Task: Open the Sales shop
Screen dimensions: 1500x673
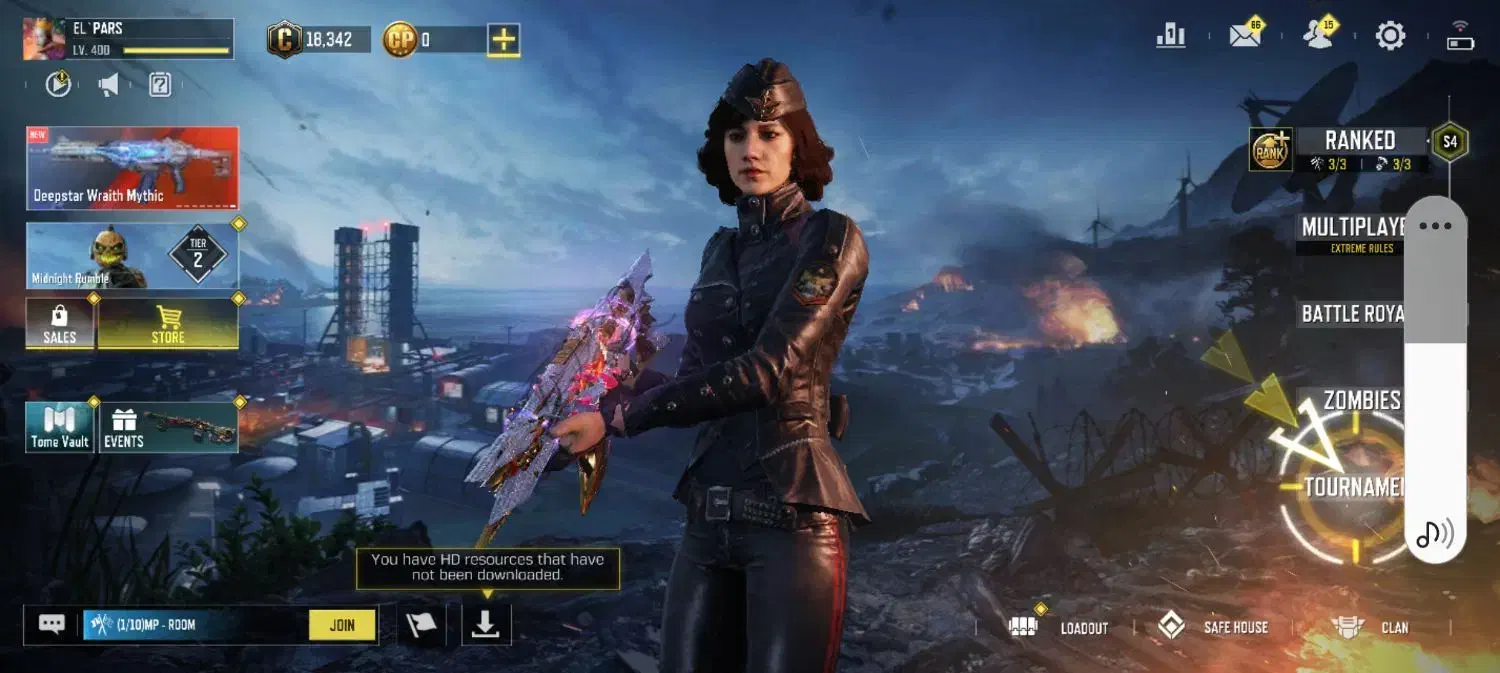Action: click(60, 324)
